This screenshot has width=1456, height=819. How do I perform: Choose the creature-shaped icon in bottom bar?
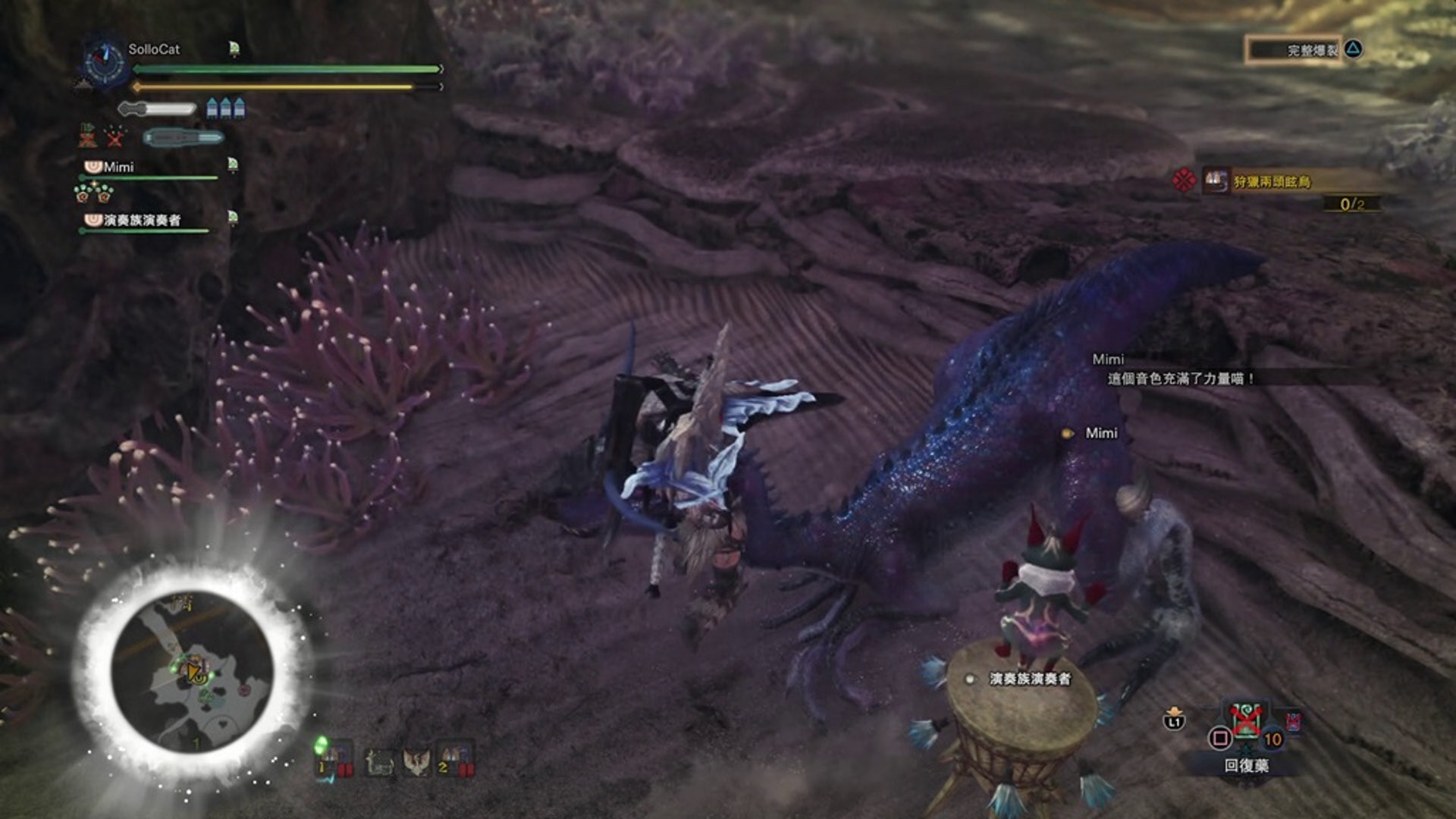(379, 761)
